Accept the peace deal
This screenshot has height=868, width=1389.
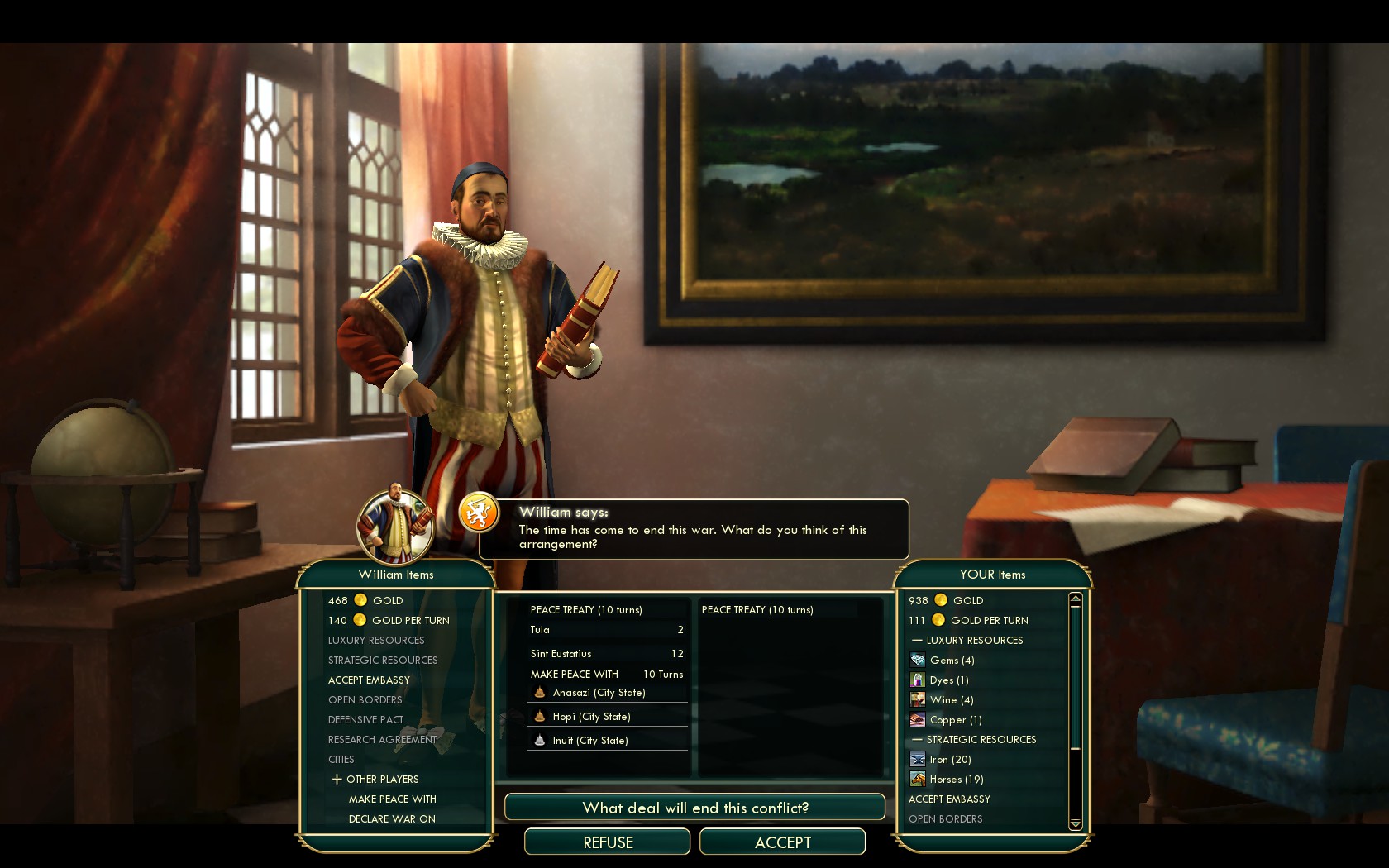click(x=782, y=842)
